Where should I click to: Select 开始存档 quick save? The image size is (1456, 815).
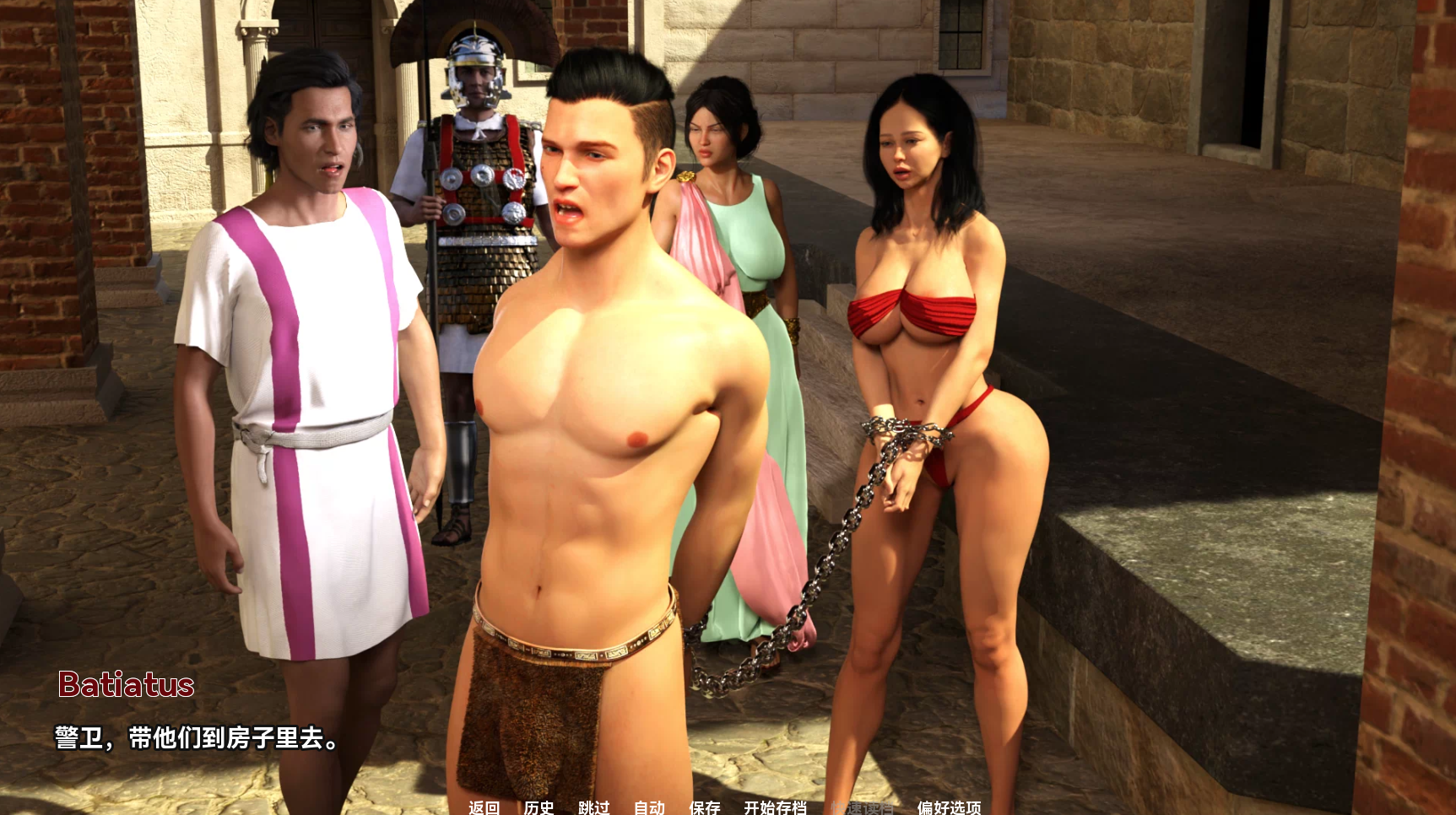click(775, 807)
